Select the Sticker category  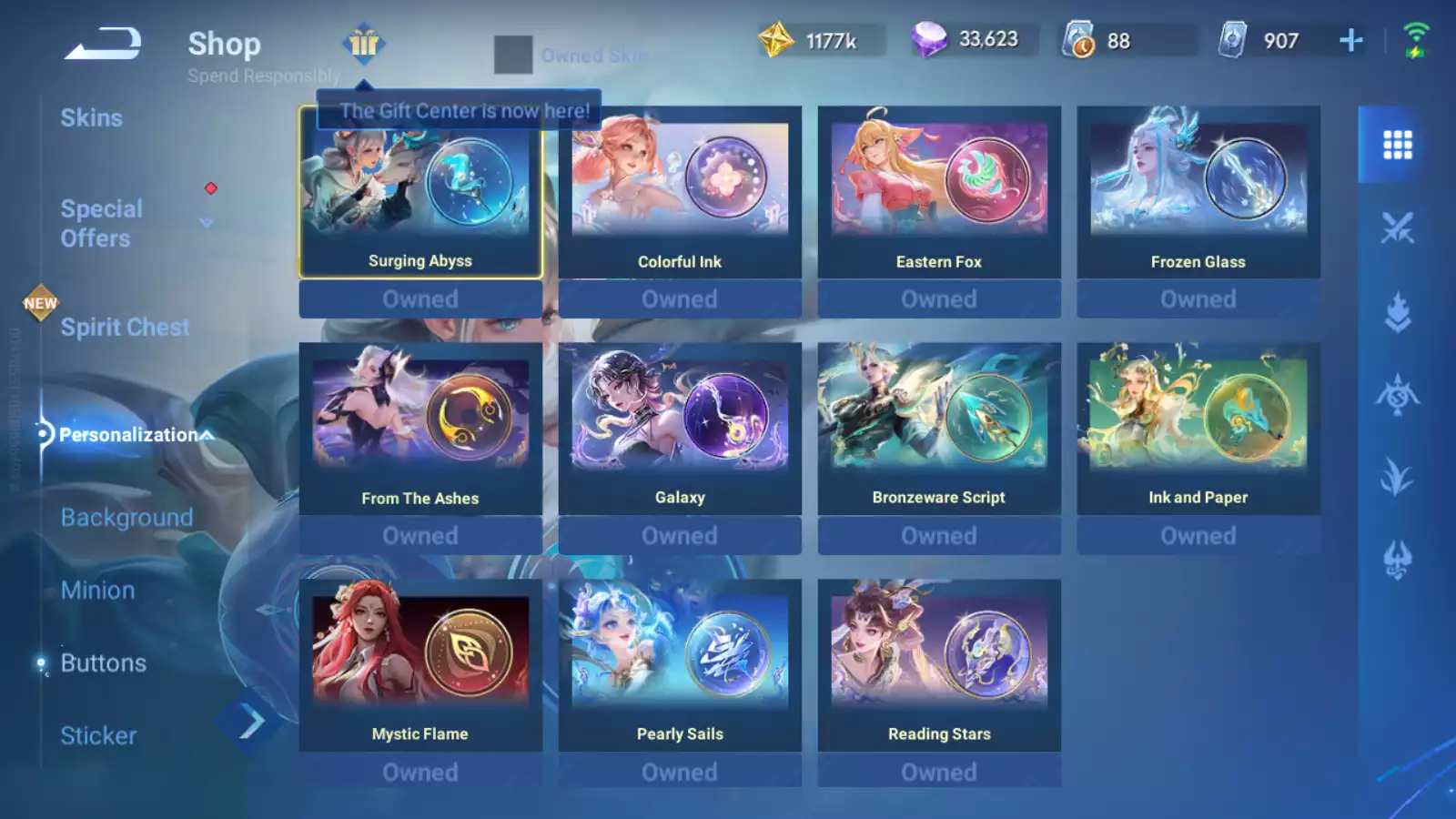98,736
